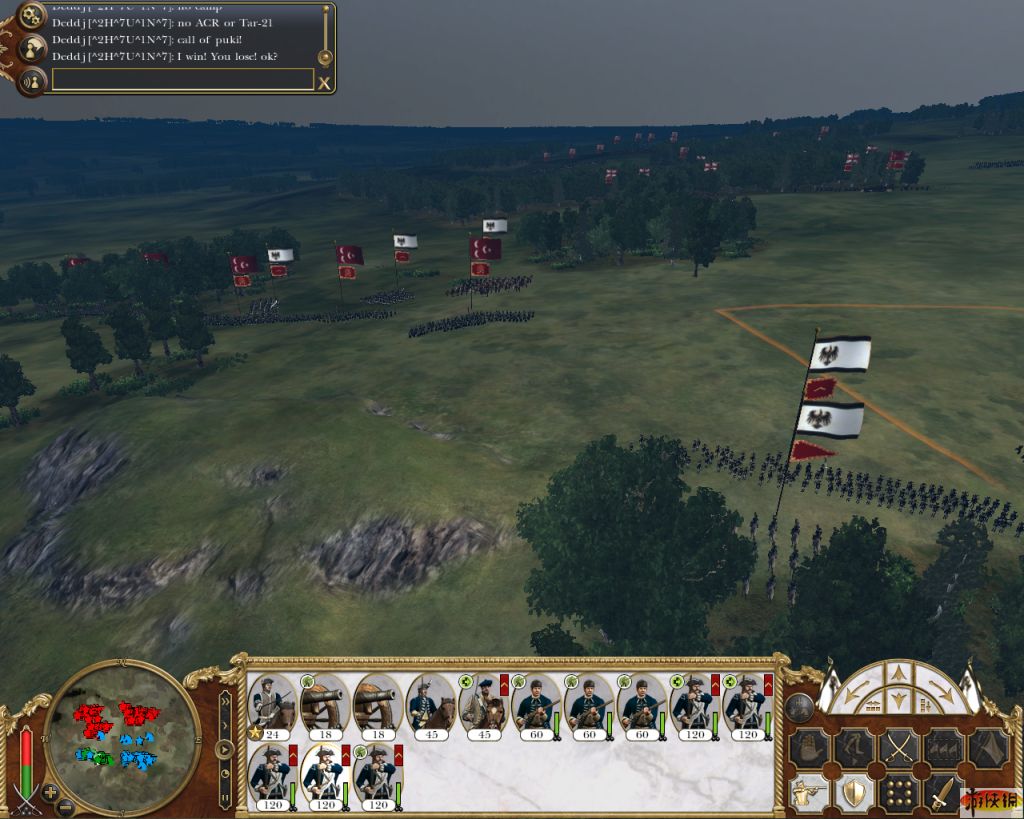
Task: Select the first cannon artillery unit card
Action: pyautogui.click(x=324, y=706)
